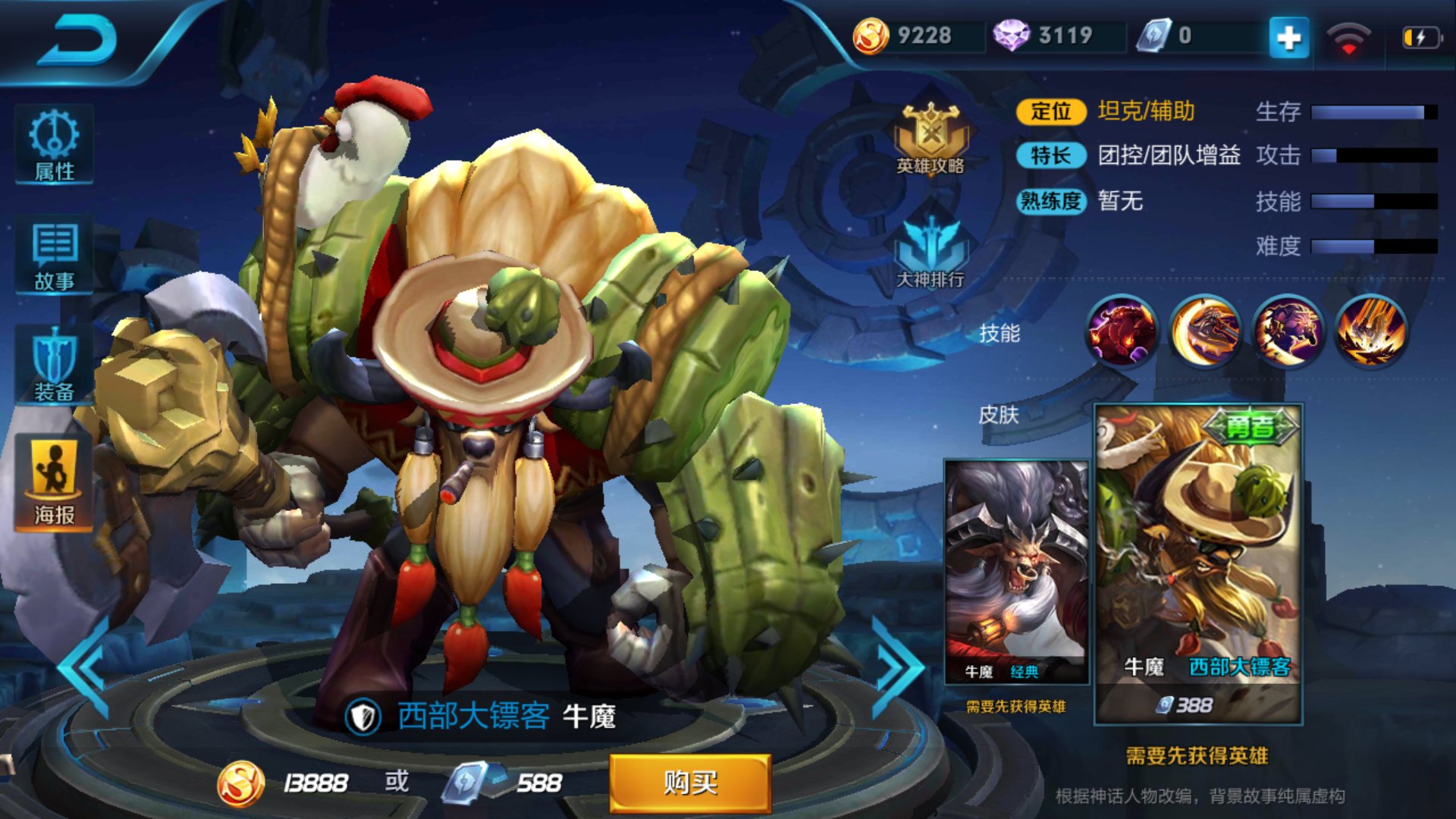Tap the blue plus to add currency

(x=1288, y=37)
